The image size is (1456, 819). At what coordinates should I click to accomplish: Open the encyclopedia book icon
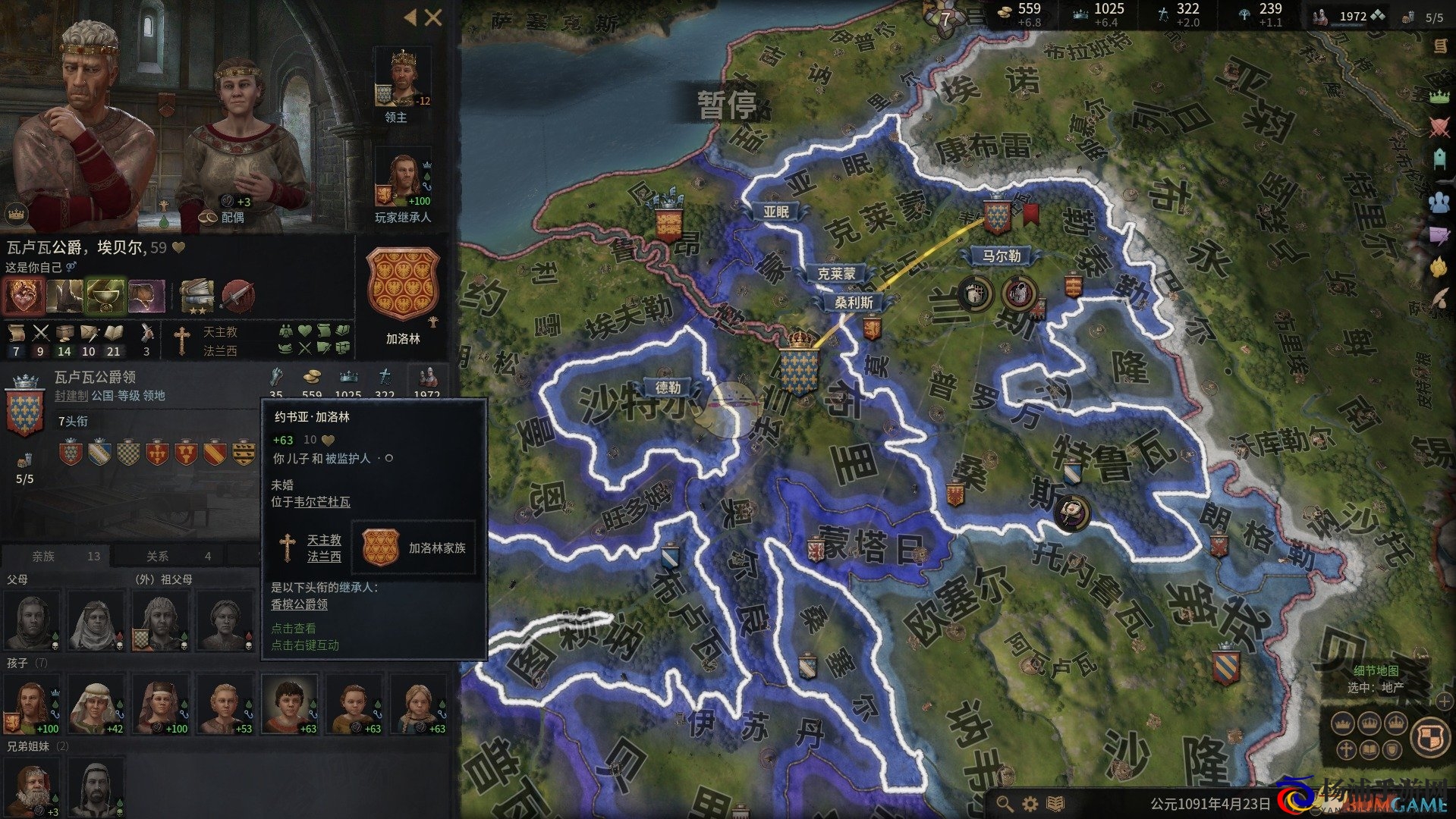click(1055, 803)
